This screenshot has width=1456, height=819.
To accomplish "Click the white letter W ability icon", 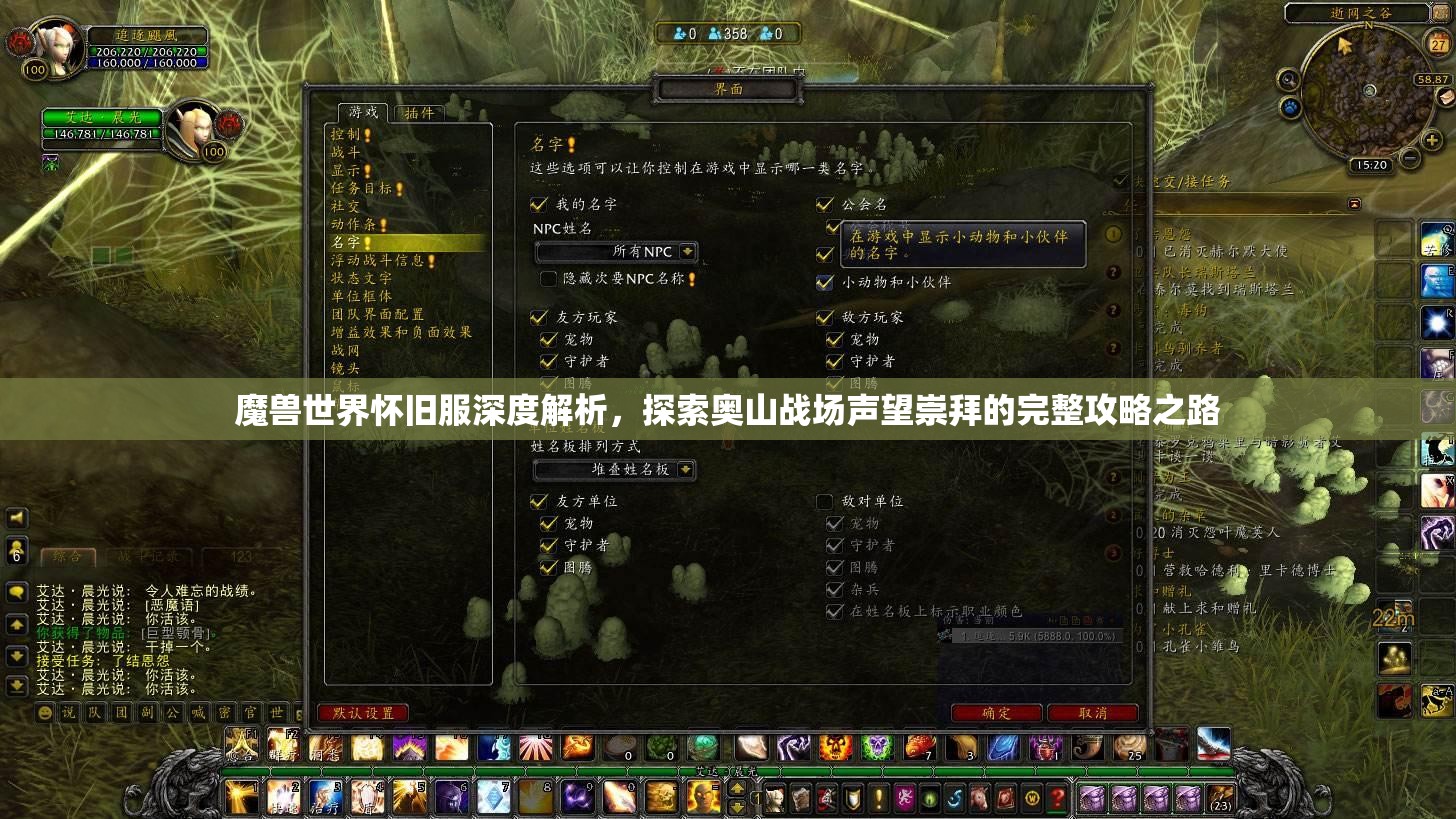I will [x=1032, y=799].
